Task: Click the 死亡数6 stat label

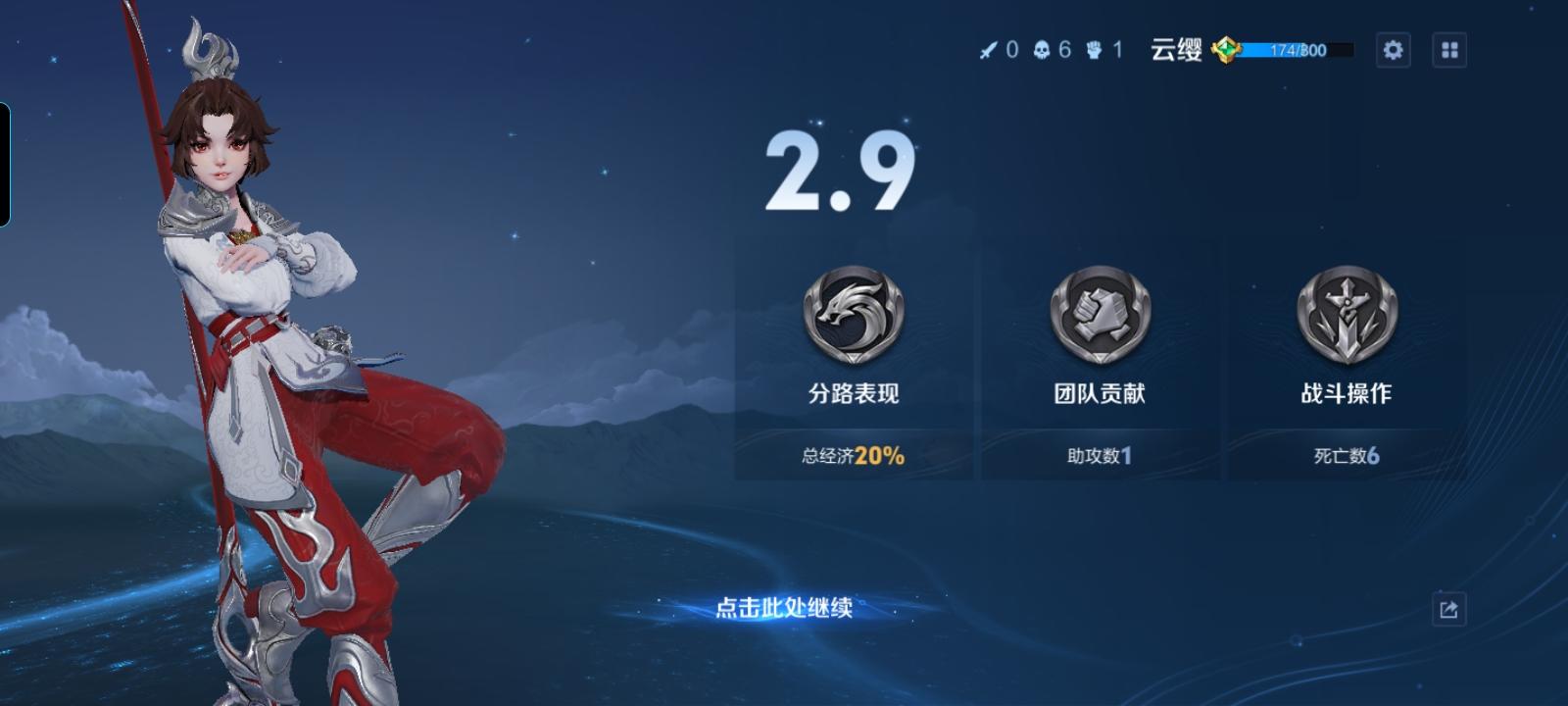Action: [1346, 456]
